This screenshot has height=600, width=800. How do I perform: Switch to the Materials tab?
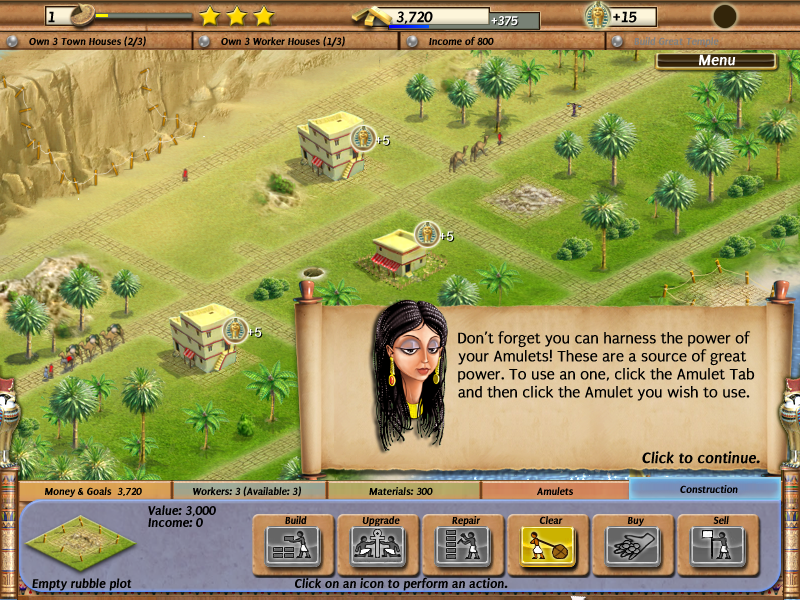pyautogui.click(x=404, y=491)
